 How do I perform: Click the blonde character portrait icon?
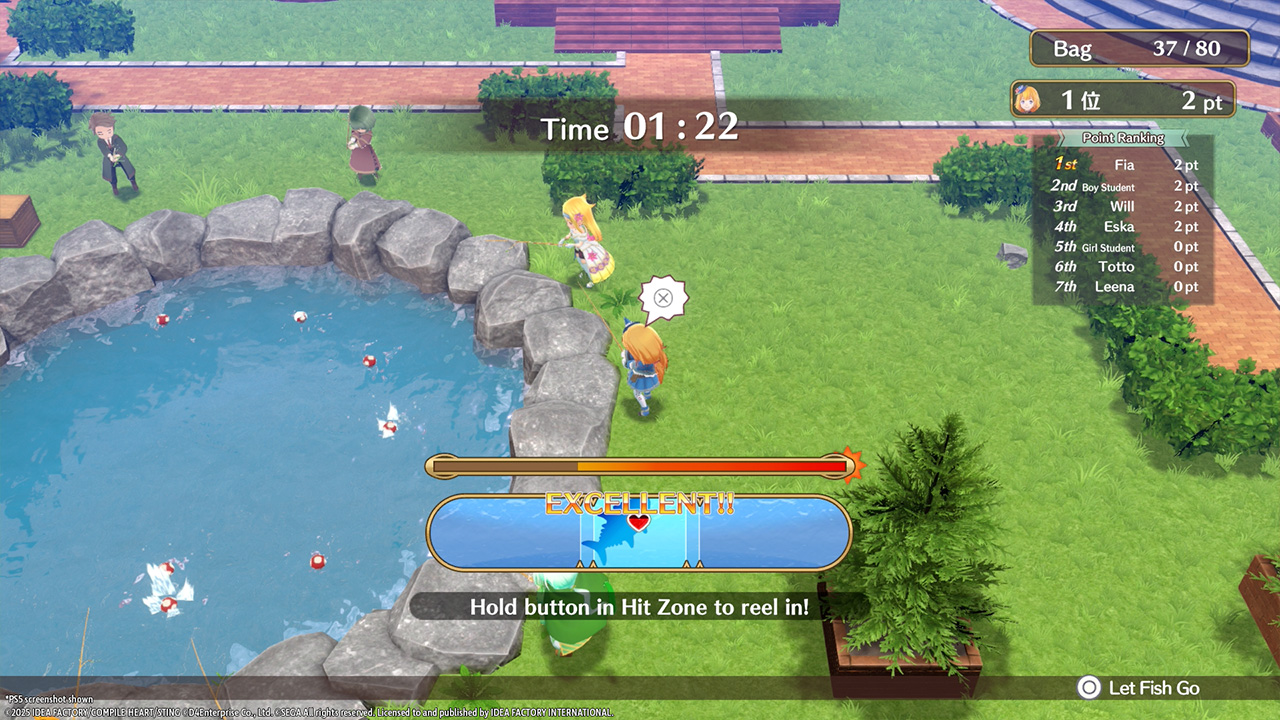pos(1028,99)
